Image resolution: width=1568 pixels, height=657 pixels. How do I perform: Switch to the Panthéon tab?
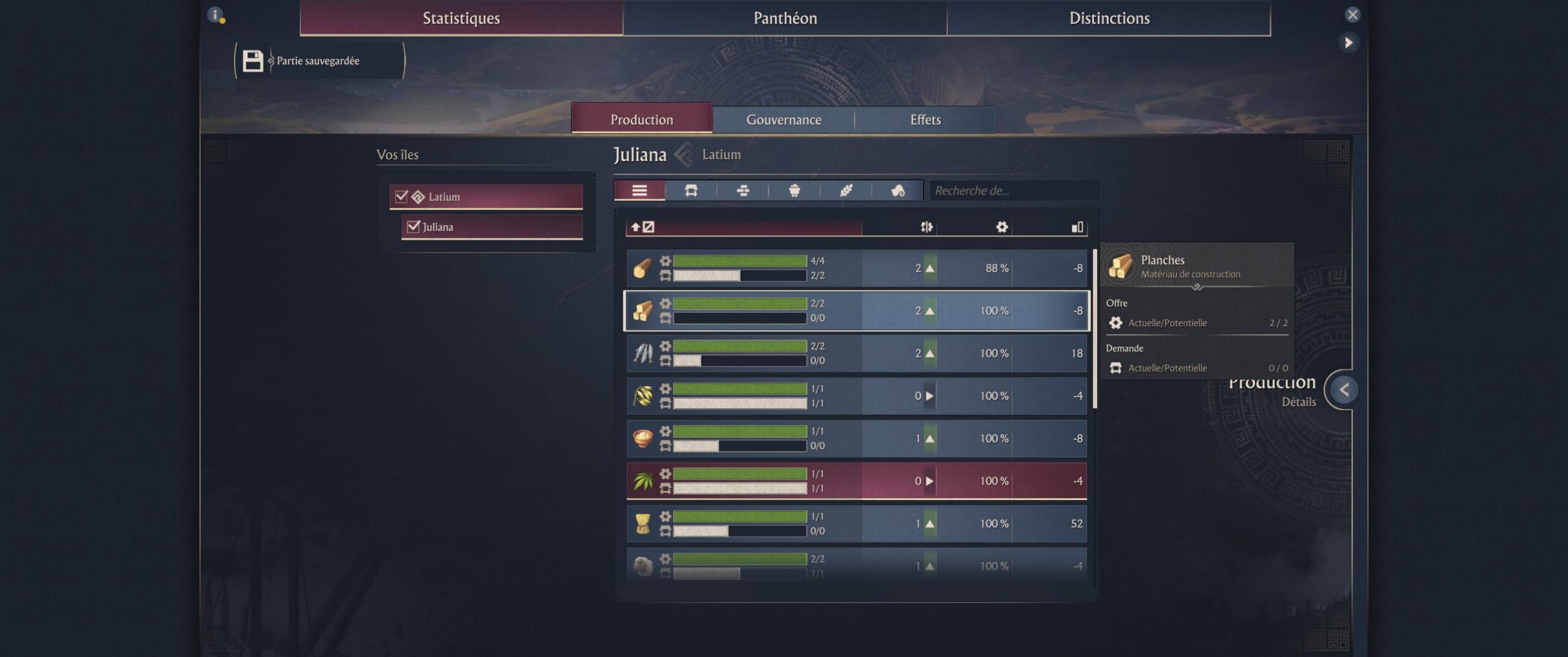click(785, 18)
